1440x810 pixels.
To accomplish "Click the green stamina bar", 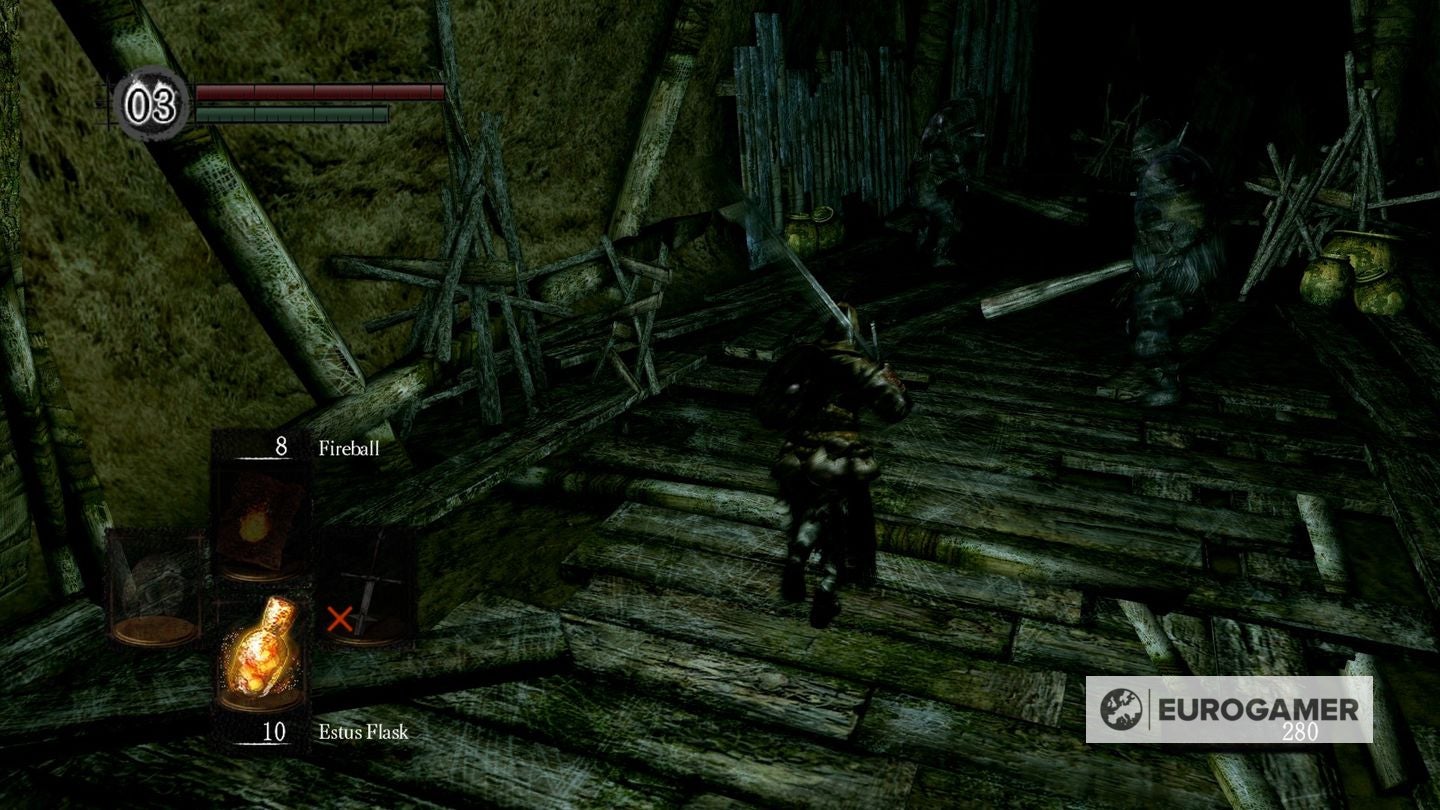I will tap(290, 112).
